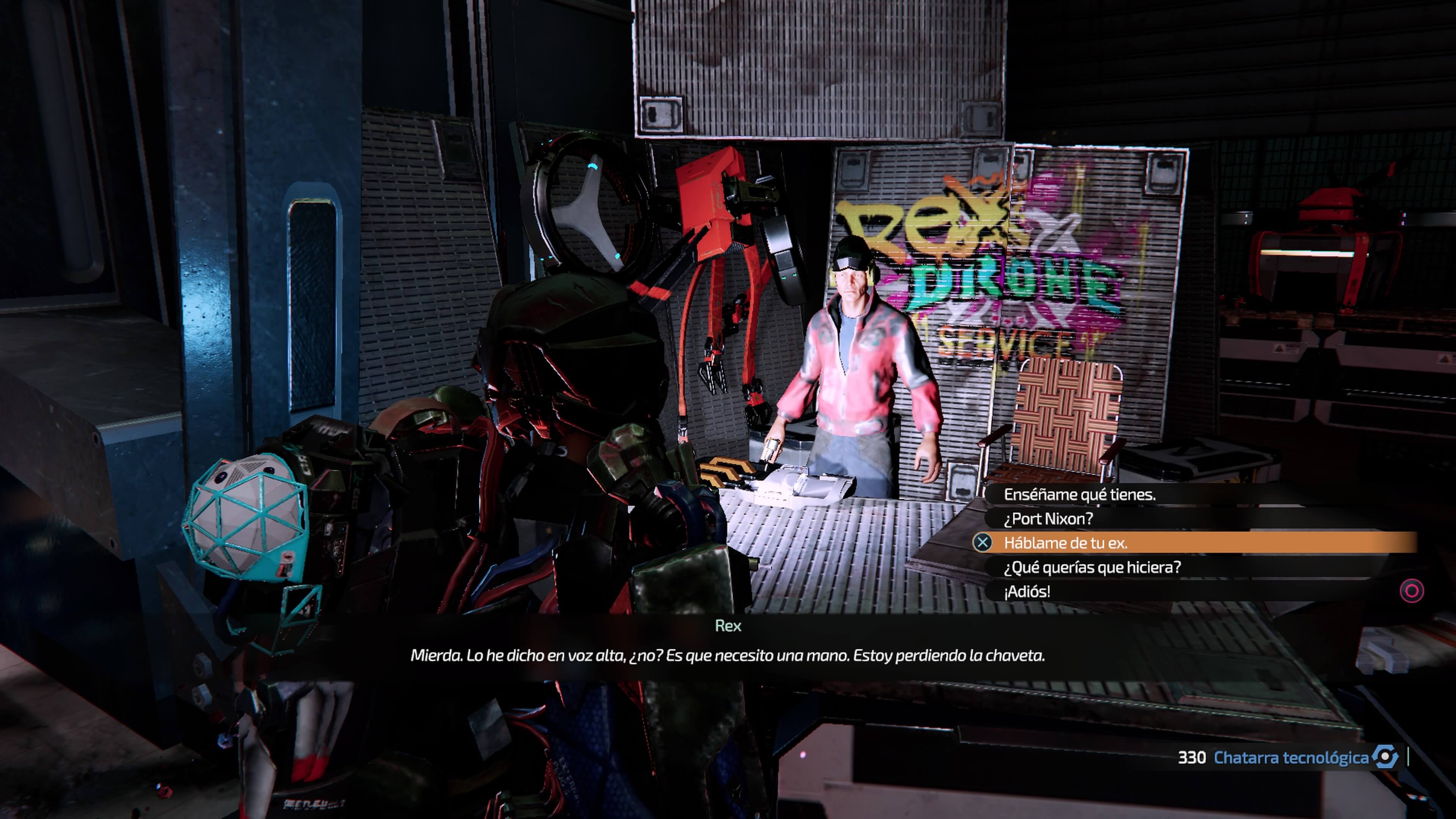Choose "Enséñame qué tienes." dialogue option
The height and width of the screenshot is (819, 1456).
pyautogui.click(x=1079, y=494)
